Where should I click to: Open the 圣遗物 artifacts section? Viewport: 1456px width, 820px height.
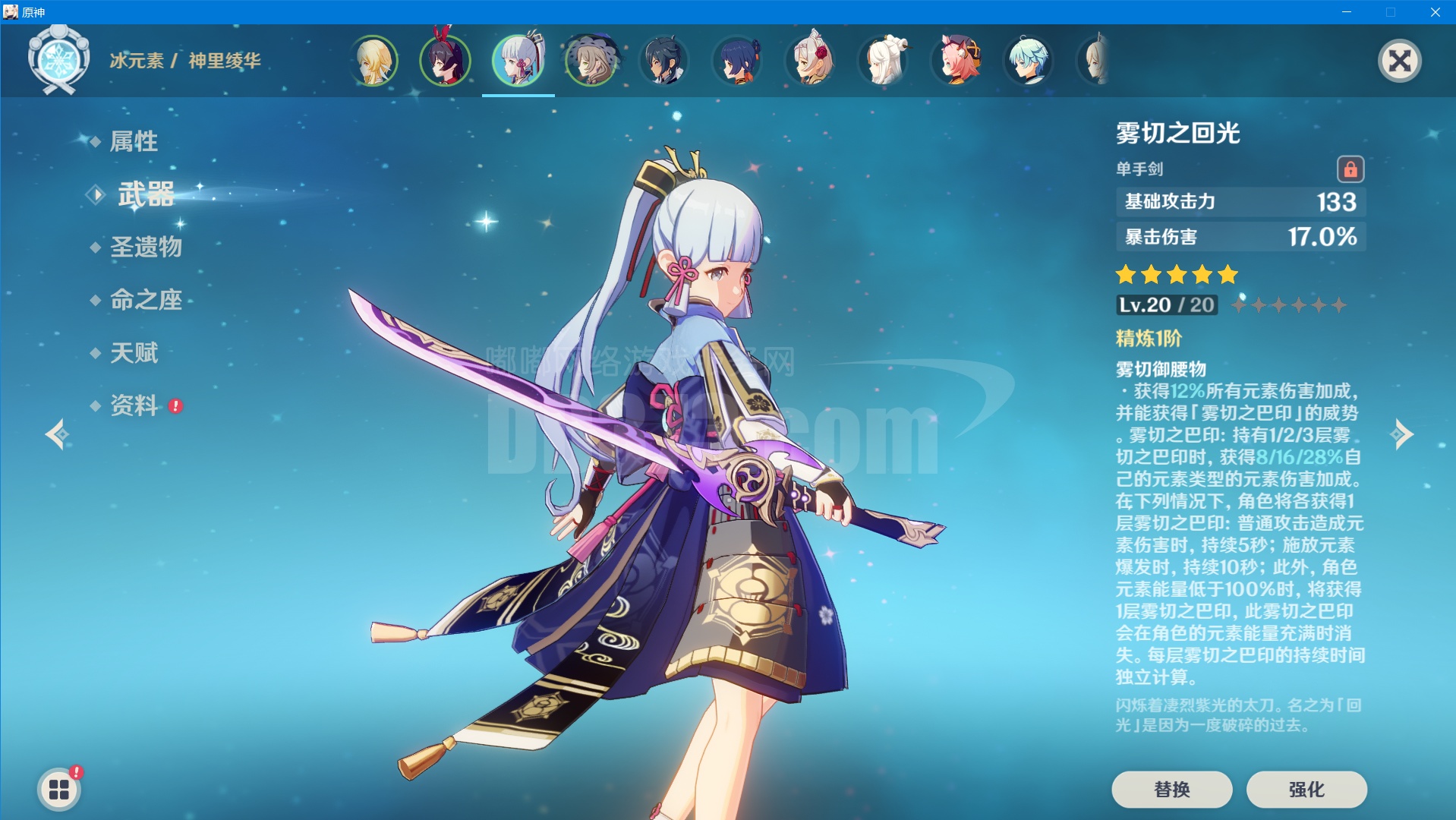click(x=146, y=247)
